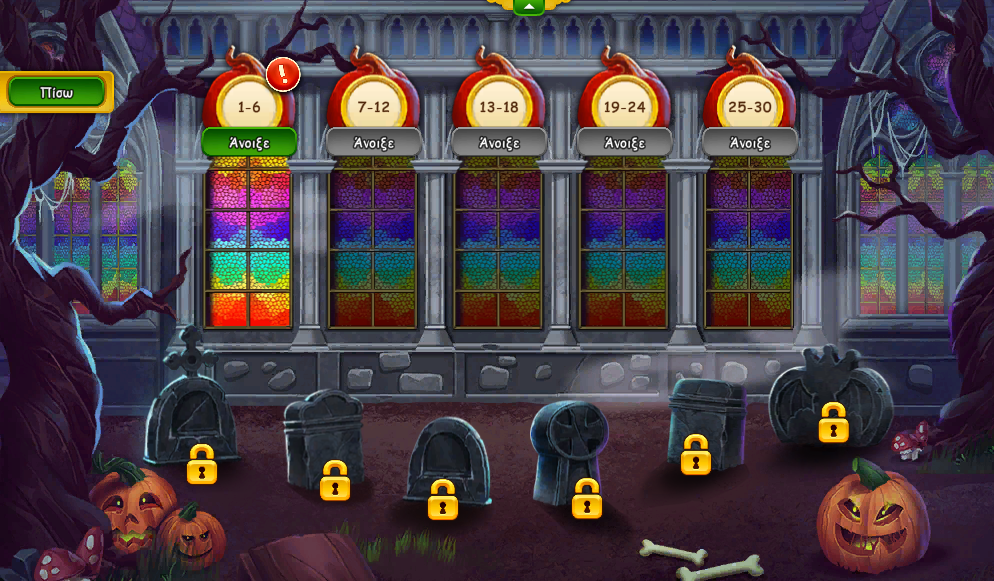Select the 13-18 pumpkin level badge
This screenshot has width=994, height=581.
pyautogui.click(x=499, y=104)
